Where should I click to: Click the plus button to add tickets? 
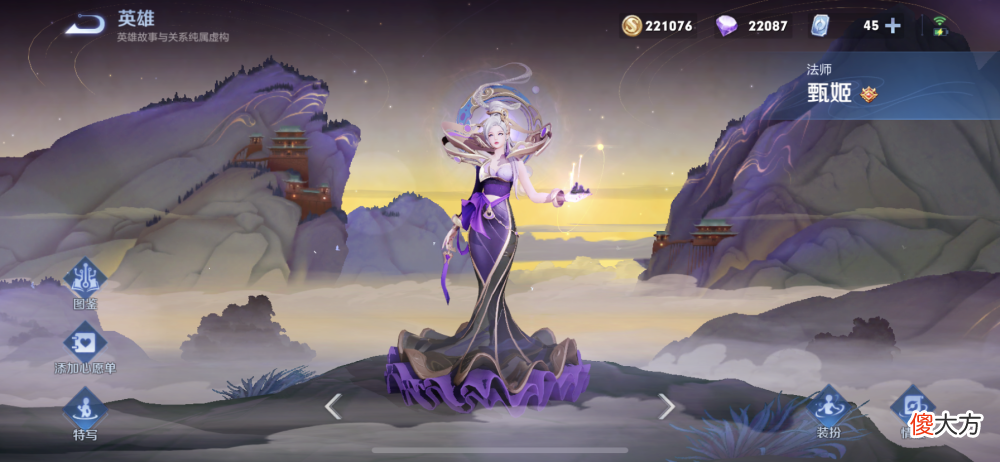click(x=893, y=26)
